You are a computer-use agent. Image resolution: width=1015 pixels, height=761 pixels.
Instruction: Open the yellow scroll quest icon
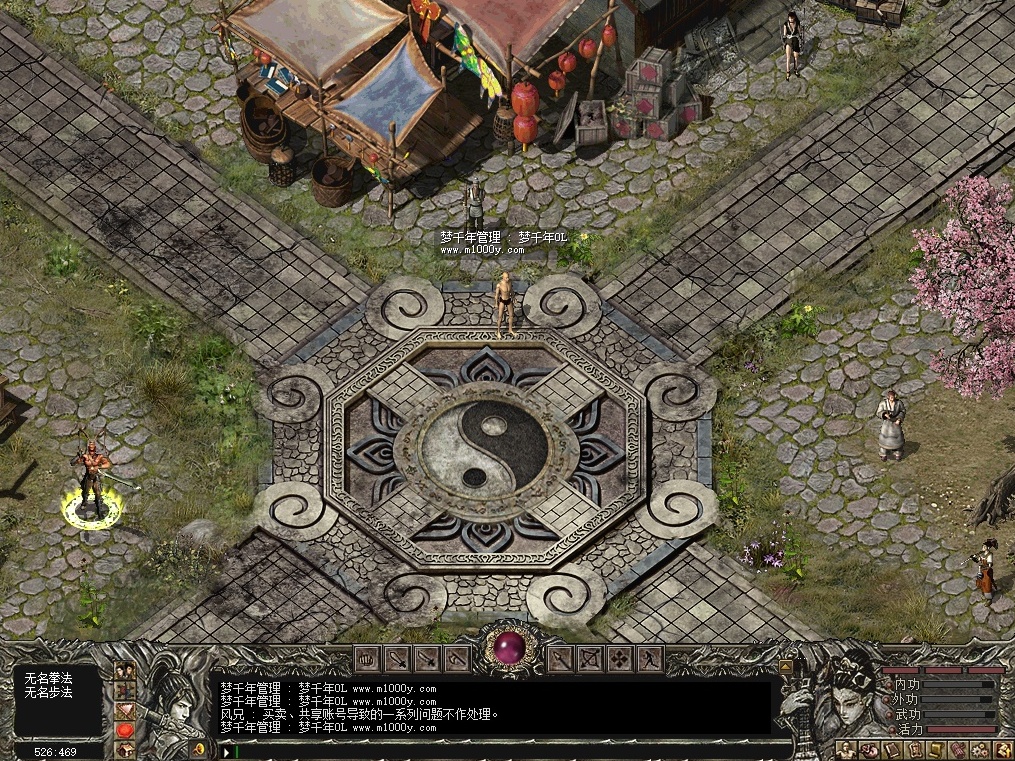(936, 750)
